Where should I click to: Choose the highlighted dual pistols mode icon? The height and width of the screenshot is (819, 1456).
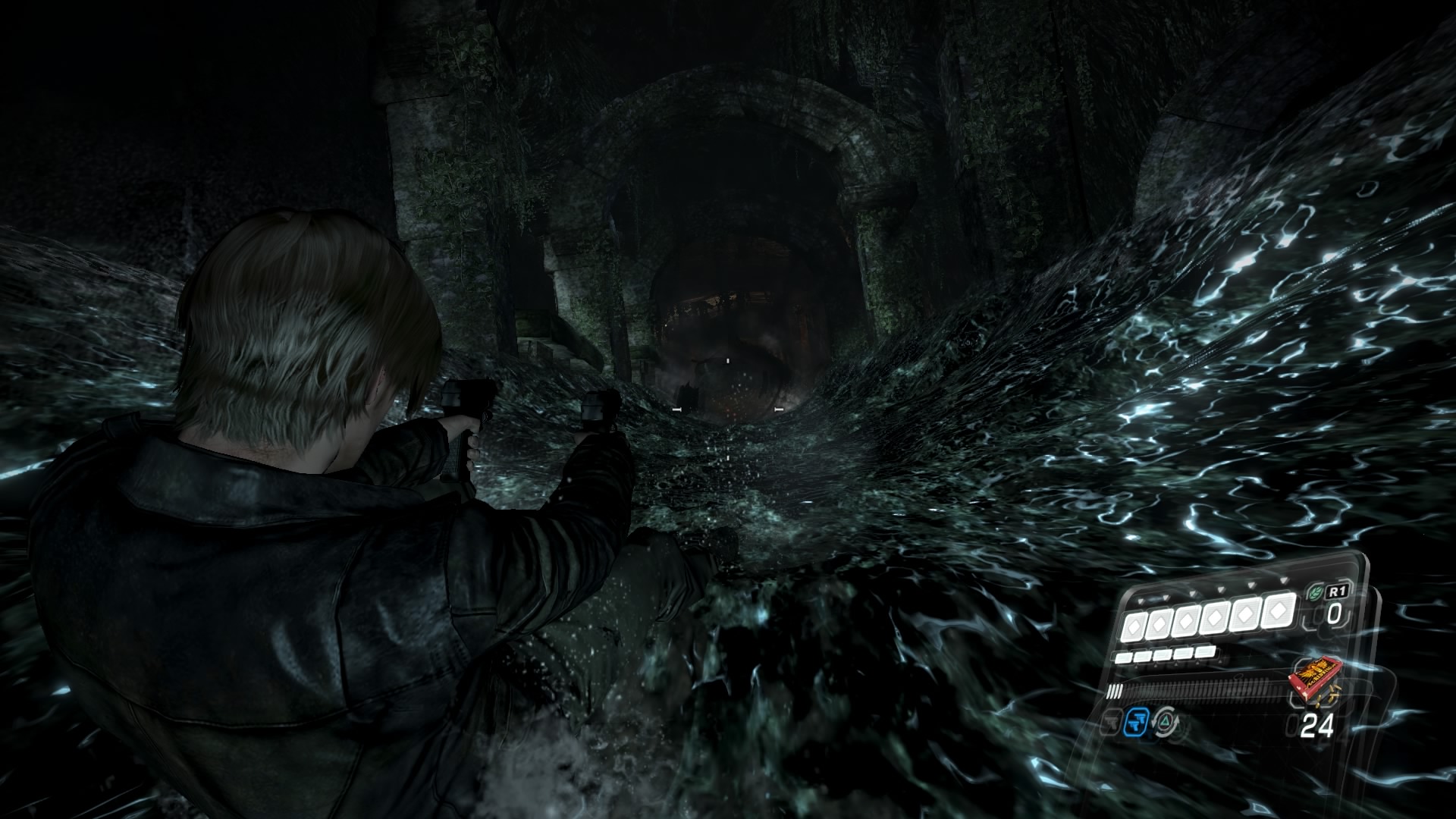[1135, 721]
